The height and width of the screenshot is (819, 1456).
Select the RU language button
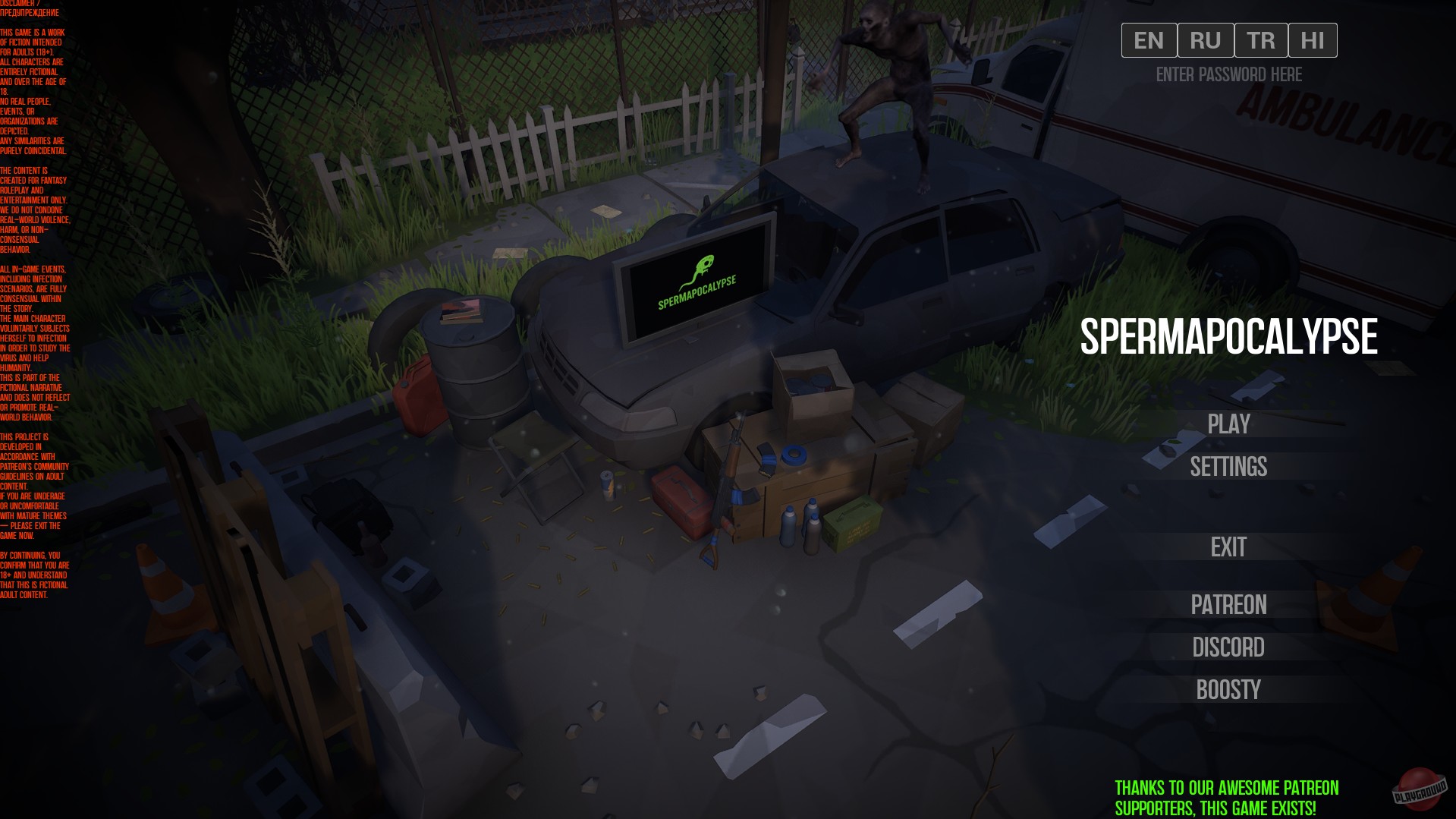tap(1206, 40)
